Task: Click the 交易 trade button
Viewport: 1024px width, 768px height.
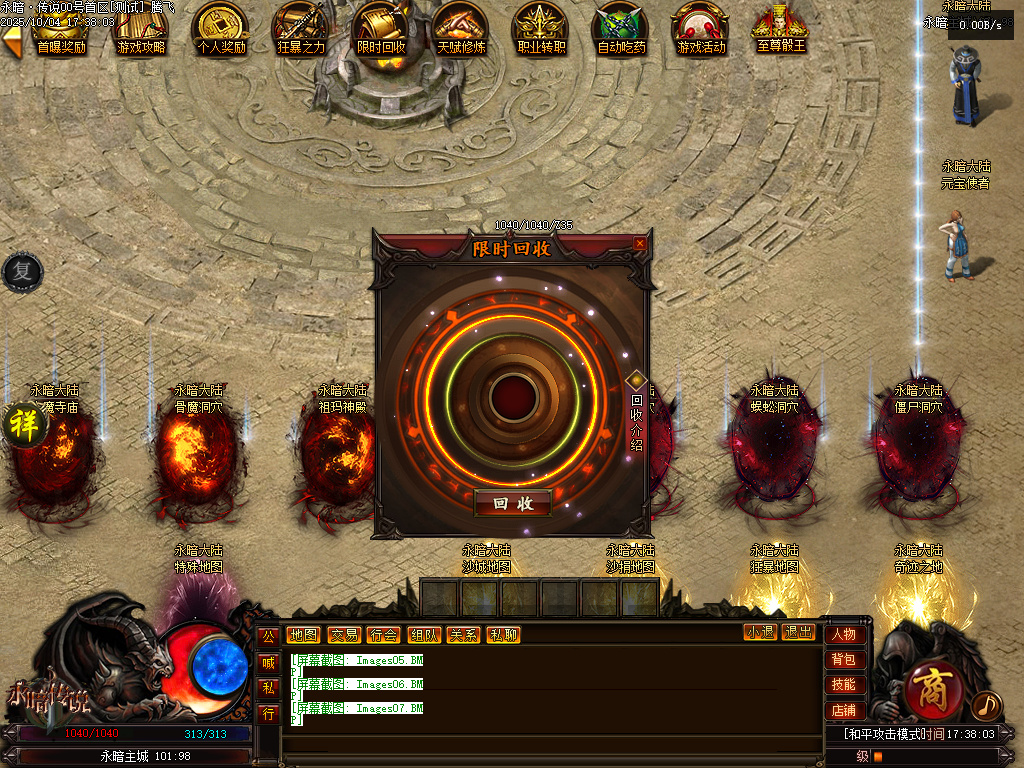Action: pos(344,634)
